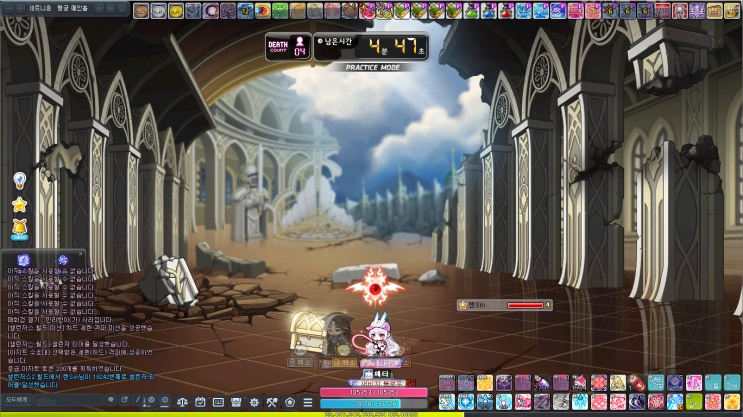Click the minimap bar's leftmost small button
Screen dimensions: 743x417
coord(10,10)
